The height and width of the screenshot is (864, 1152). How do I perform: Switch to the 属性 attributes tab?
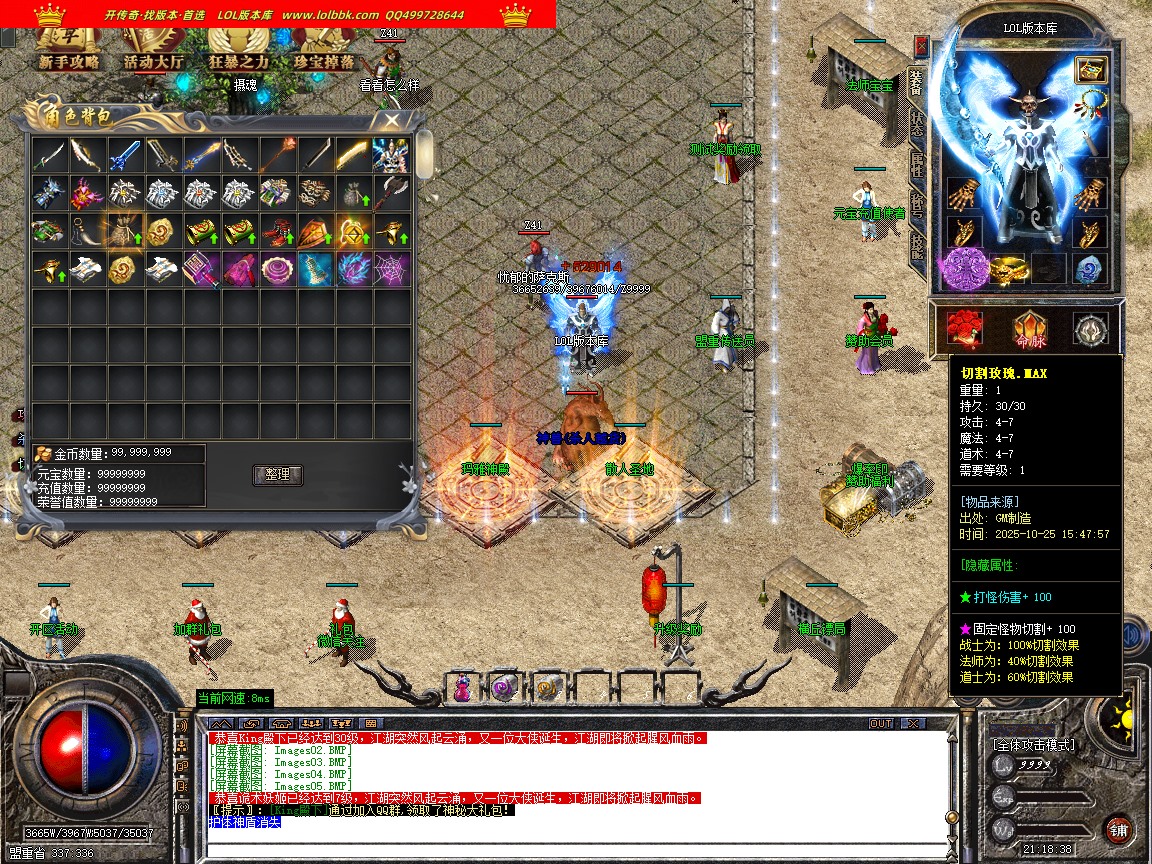click(916, 165)
